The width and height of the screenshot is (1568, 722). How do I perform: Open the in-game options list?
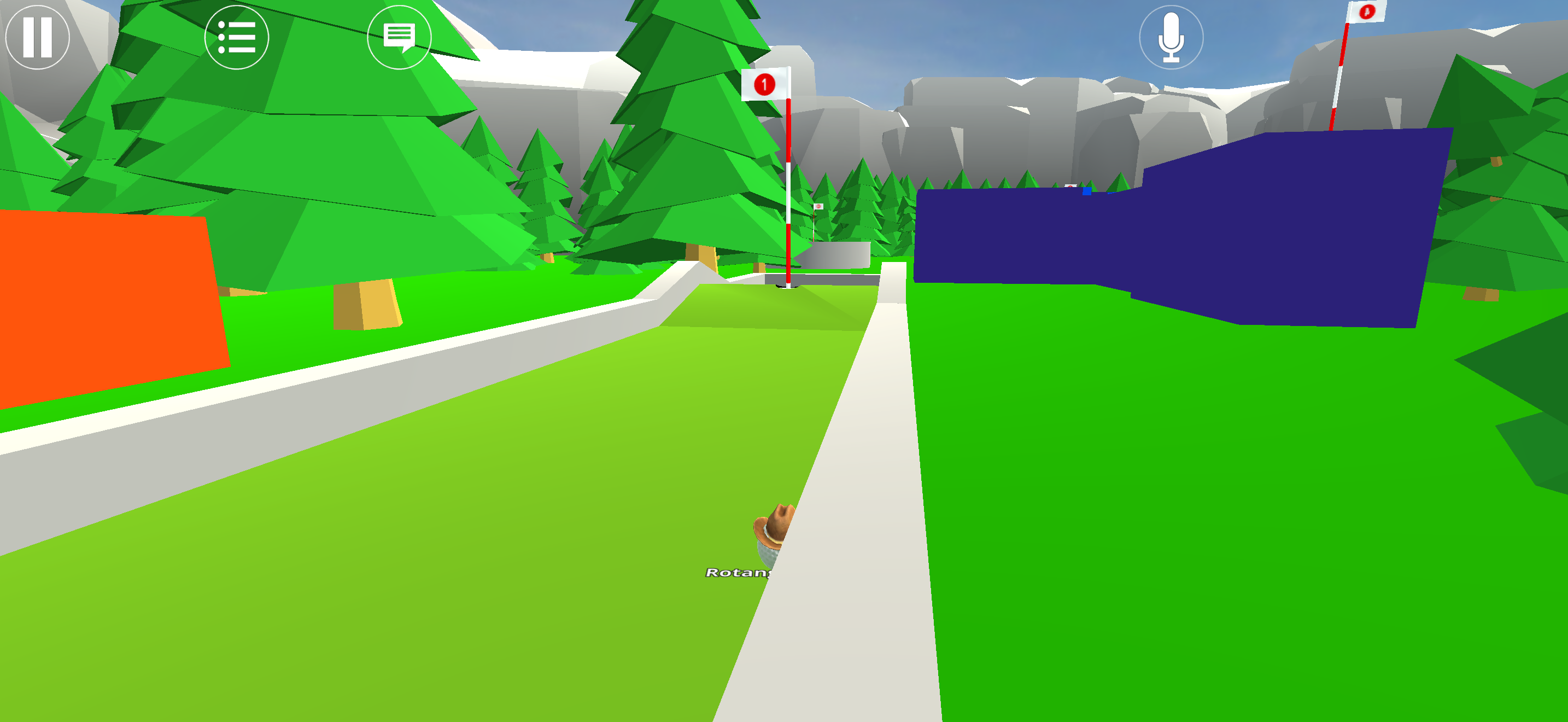238,38
